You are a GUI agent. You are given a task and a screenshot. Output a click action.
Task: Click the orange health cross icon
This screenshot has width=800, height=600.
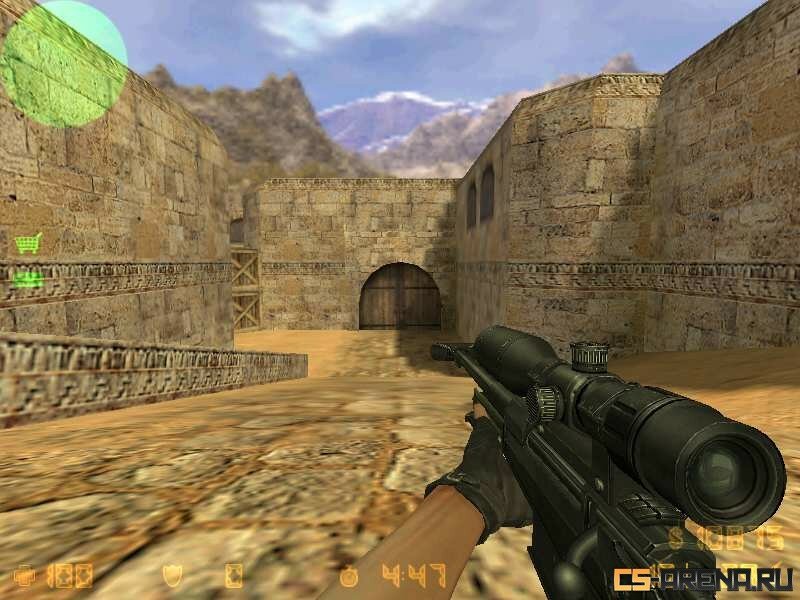click(24, 576)
